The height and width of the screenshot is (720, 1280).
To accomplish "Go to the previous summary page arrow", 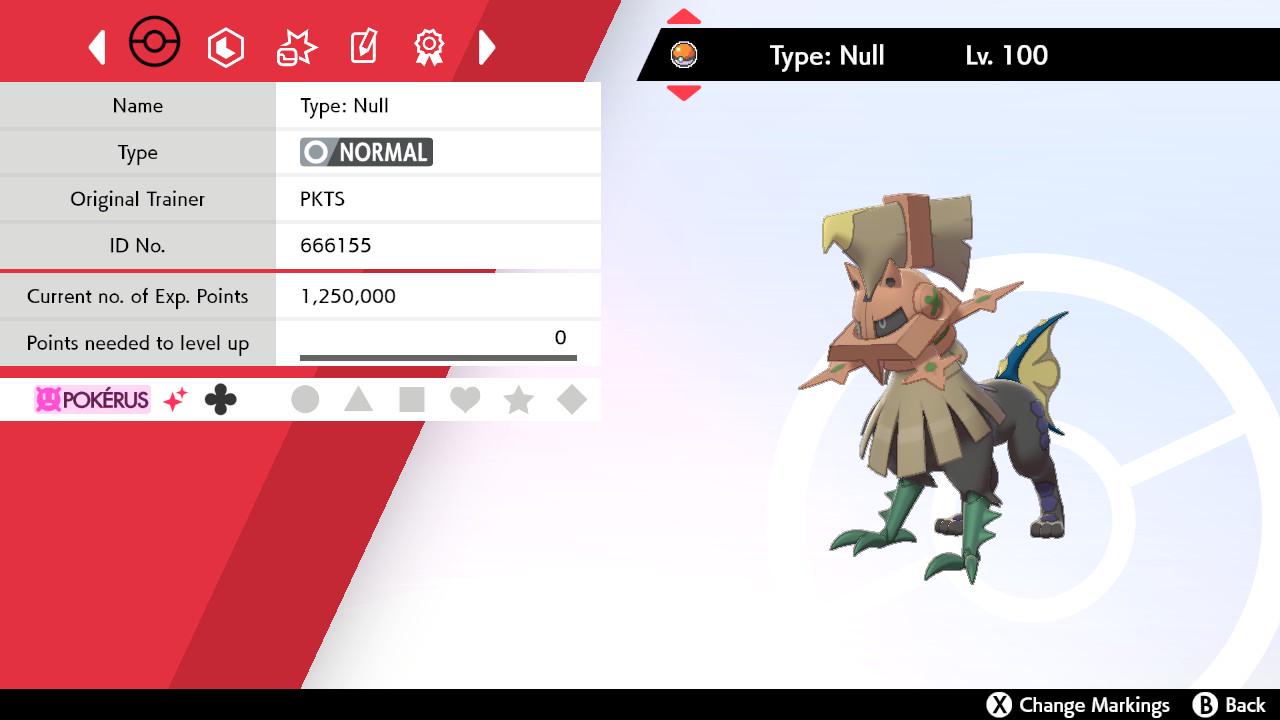I will tap(97, 47).
